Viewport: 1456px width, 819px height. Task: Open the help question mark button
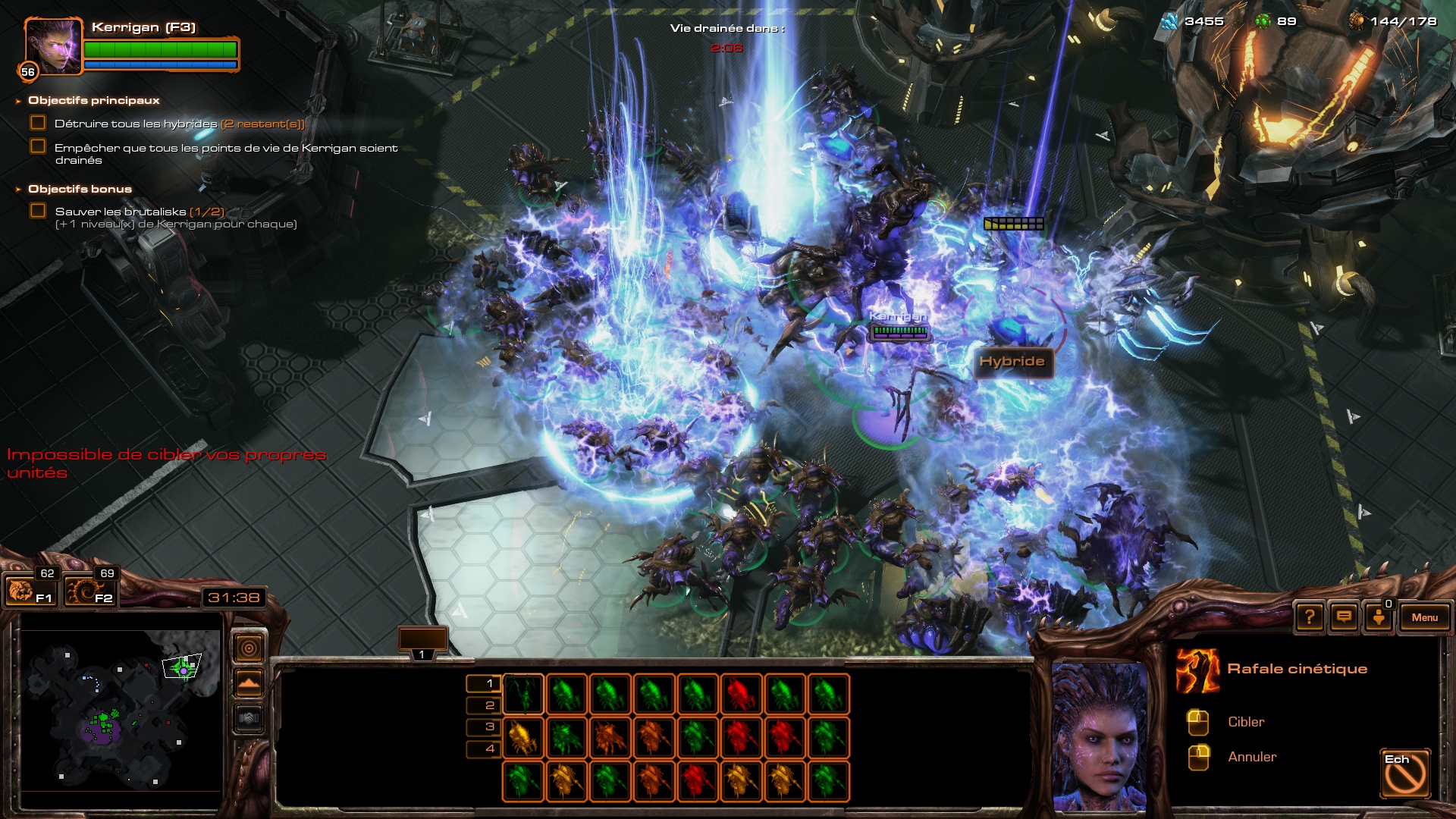tap(1310, 617)
